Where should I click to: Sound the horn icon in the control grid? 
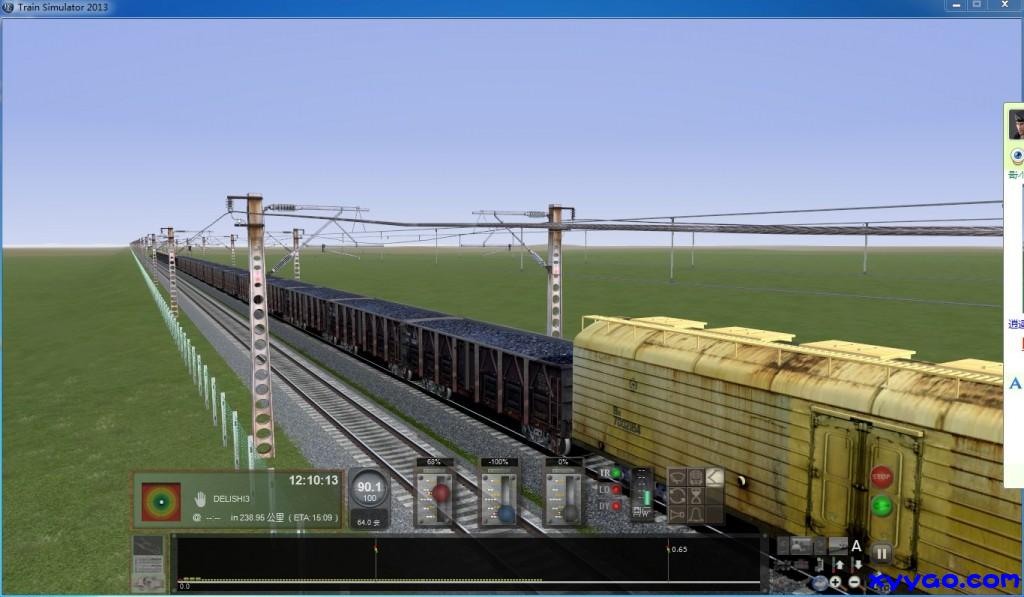(x=677, y=515)
